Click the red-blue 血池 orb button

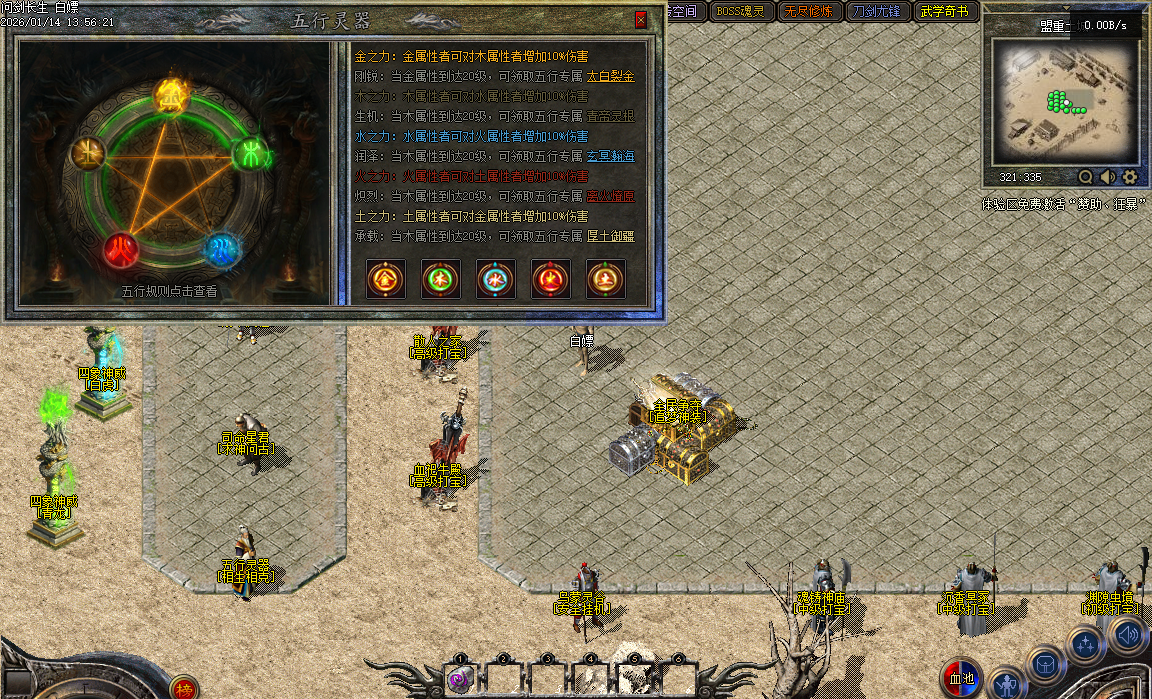pos(961,678)
